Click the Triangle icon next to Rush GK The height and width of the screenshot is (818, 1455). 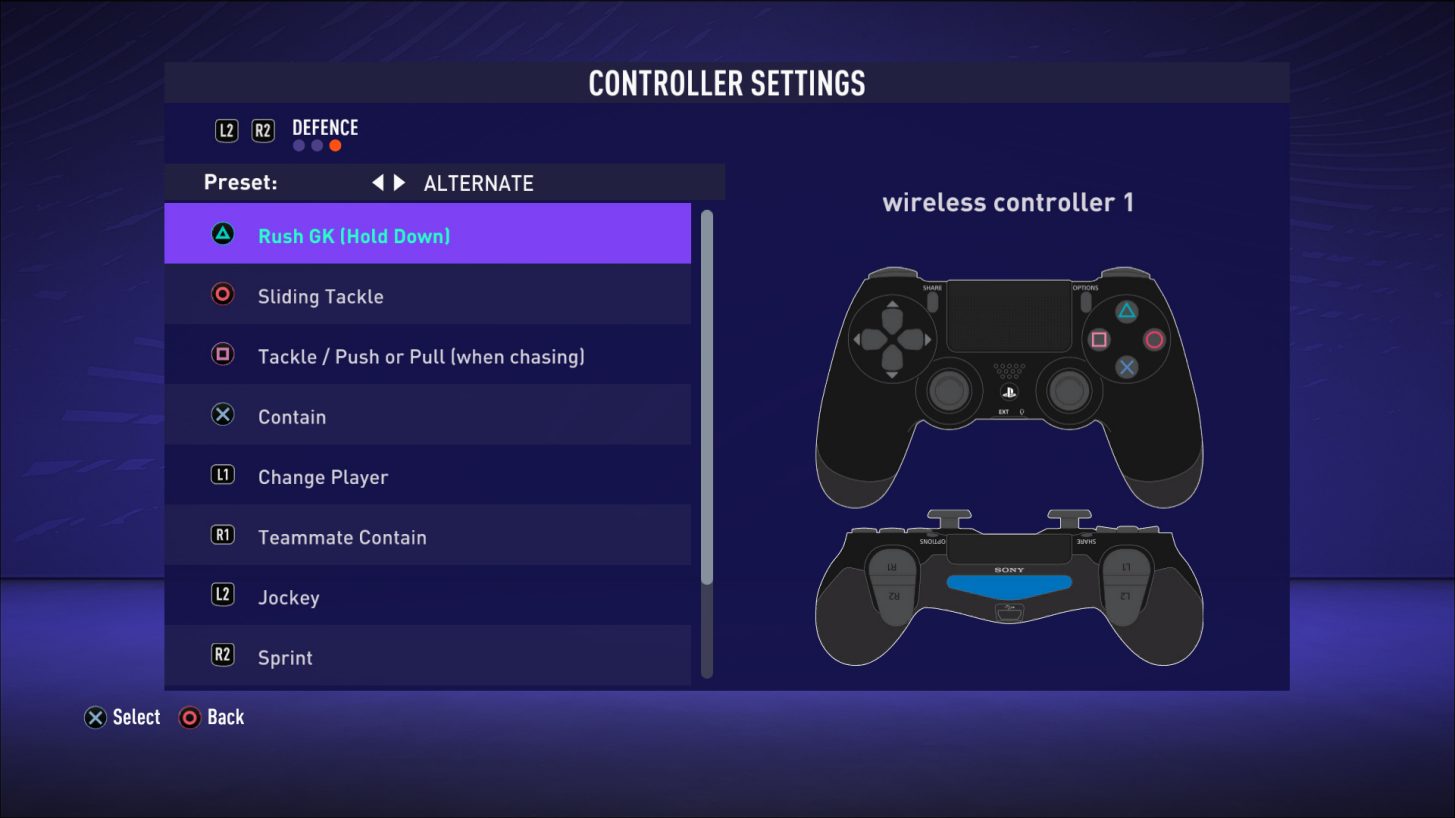point(222,235)
